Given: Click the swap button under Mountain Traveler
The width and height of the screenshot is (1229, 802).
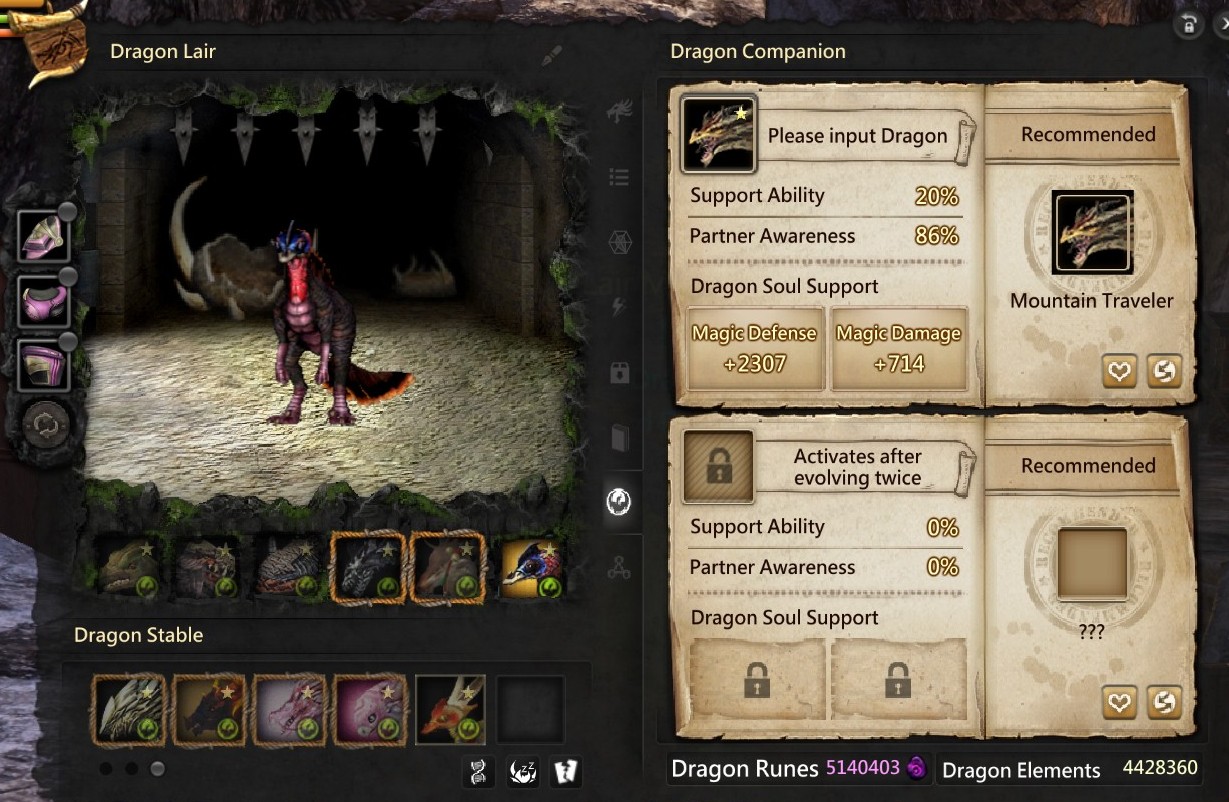Looking at the screenshot, I should 1163,371.
